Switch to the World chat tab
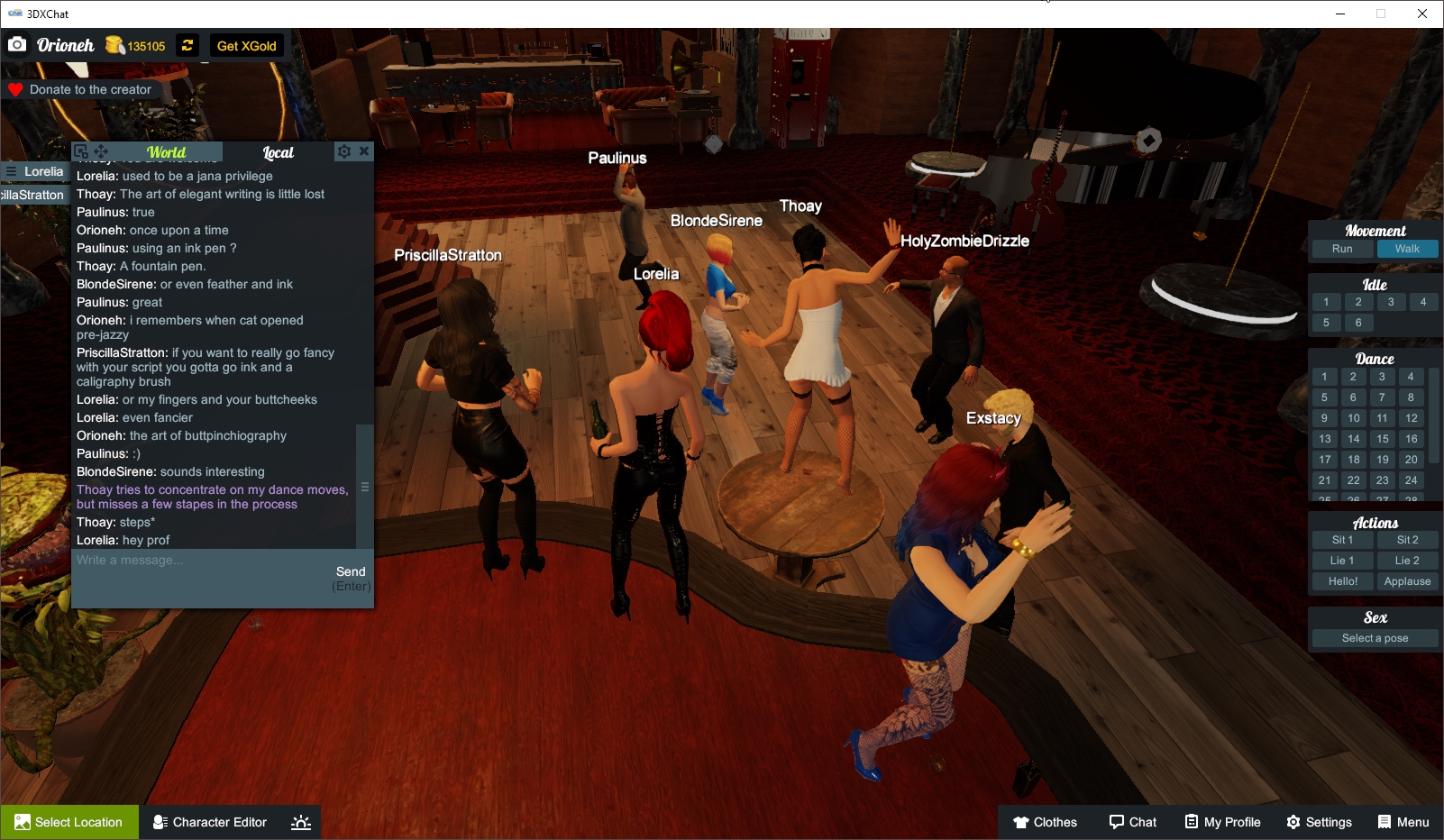Viewport: 1444px width, 840px height. [167, 151]
